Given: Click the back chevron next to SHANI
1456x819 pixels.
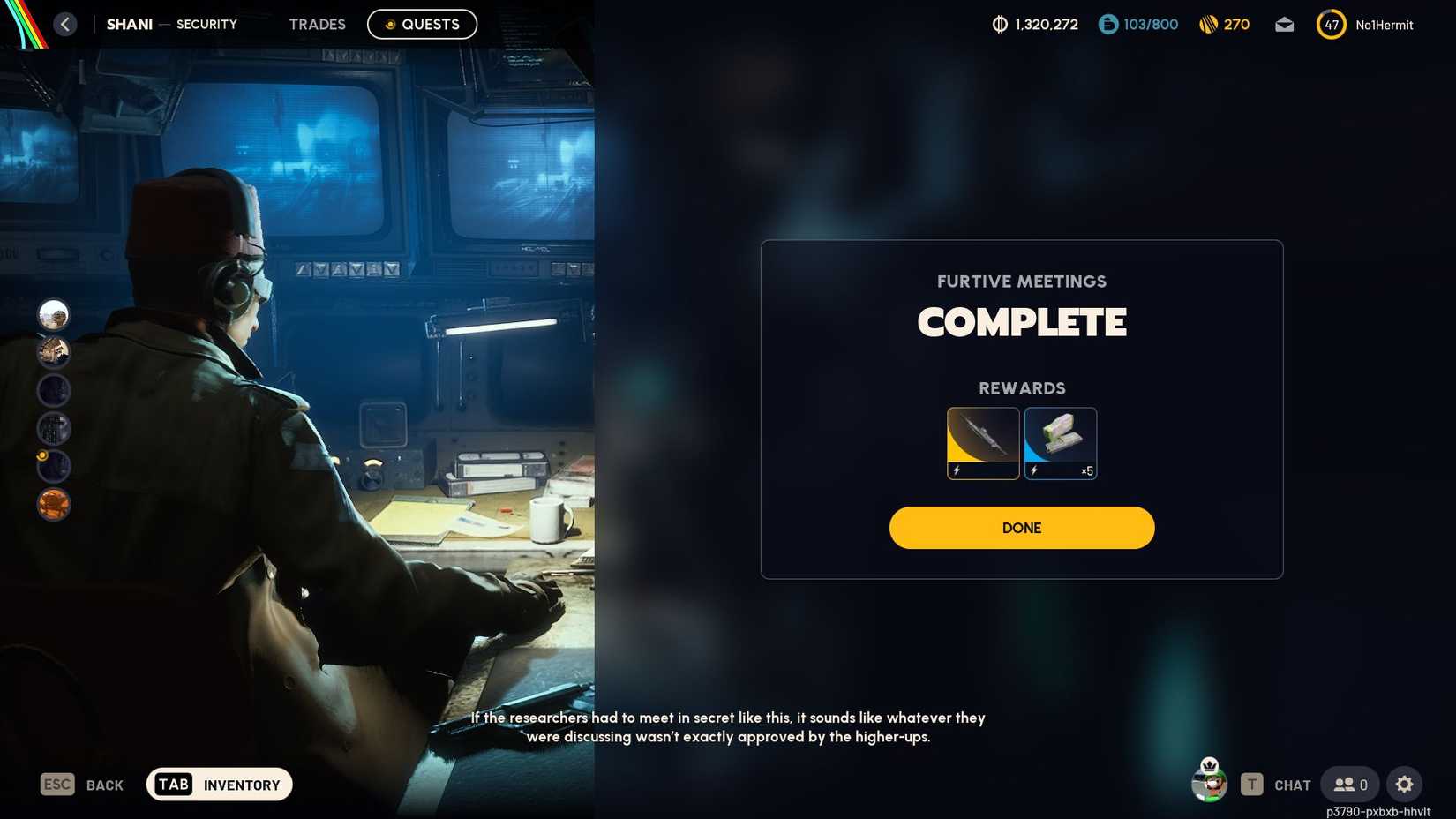Looking at the screenshot, I should click(x=64, y=24).
